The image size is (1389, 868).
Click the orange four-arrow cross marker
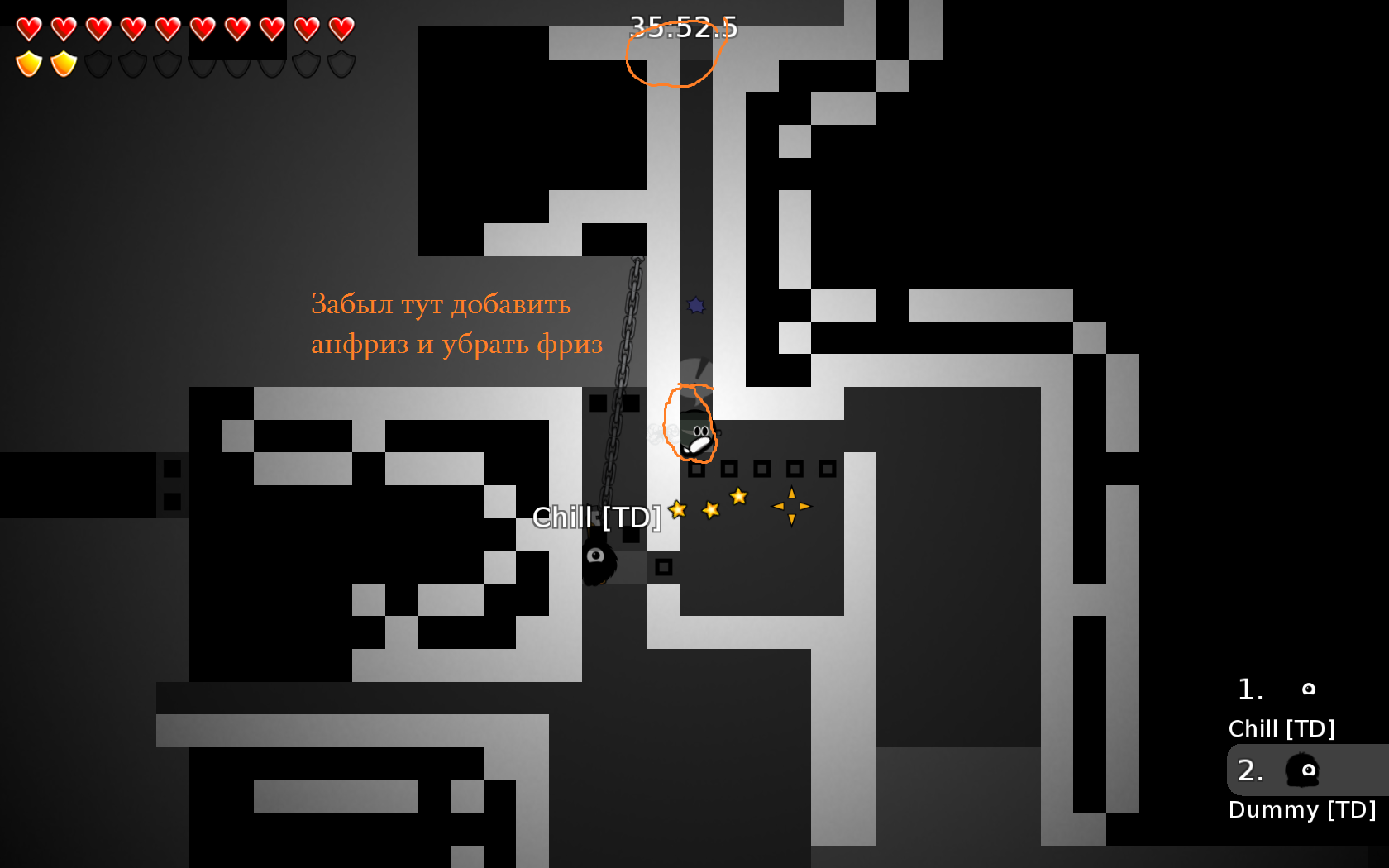(x=791, y=506)
